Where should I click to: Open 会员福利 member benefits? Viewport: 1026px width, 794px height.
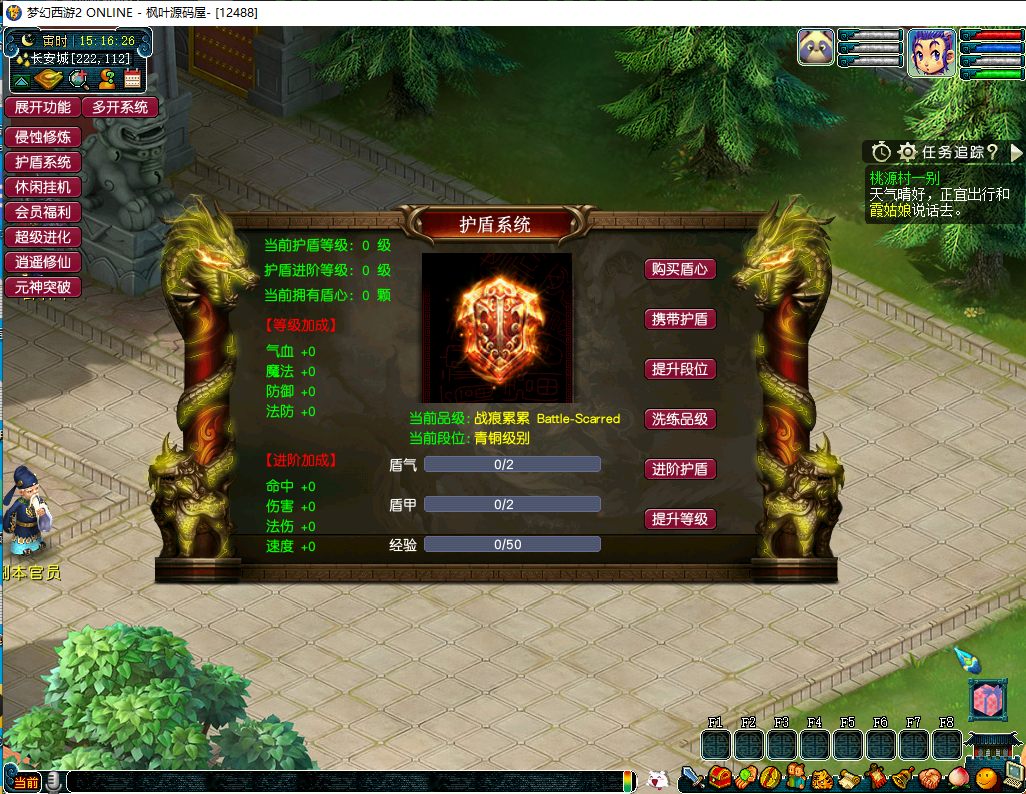(x=43, y=212)
